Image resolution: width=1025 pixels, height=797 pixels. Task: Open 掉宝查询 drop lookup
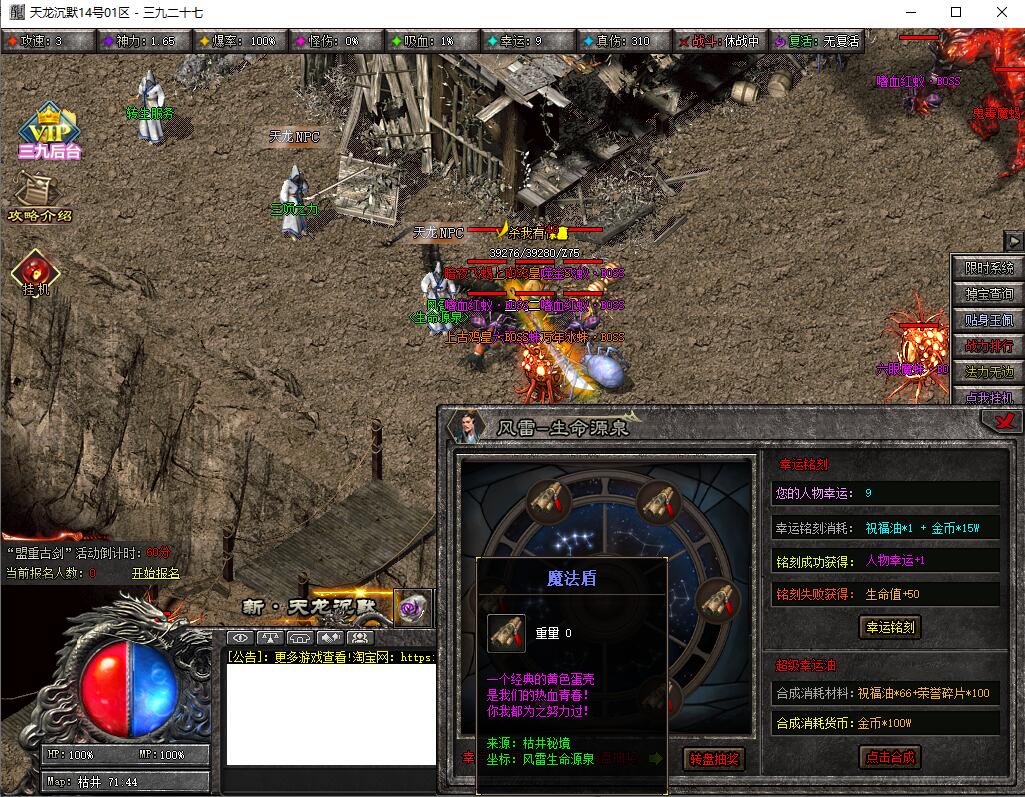[989, 294]
